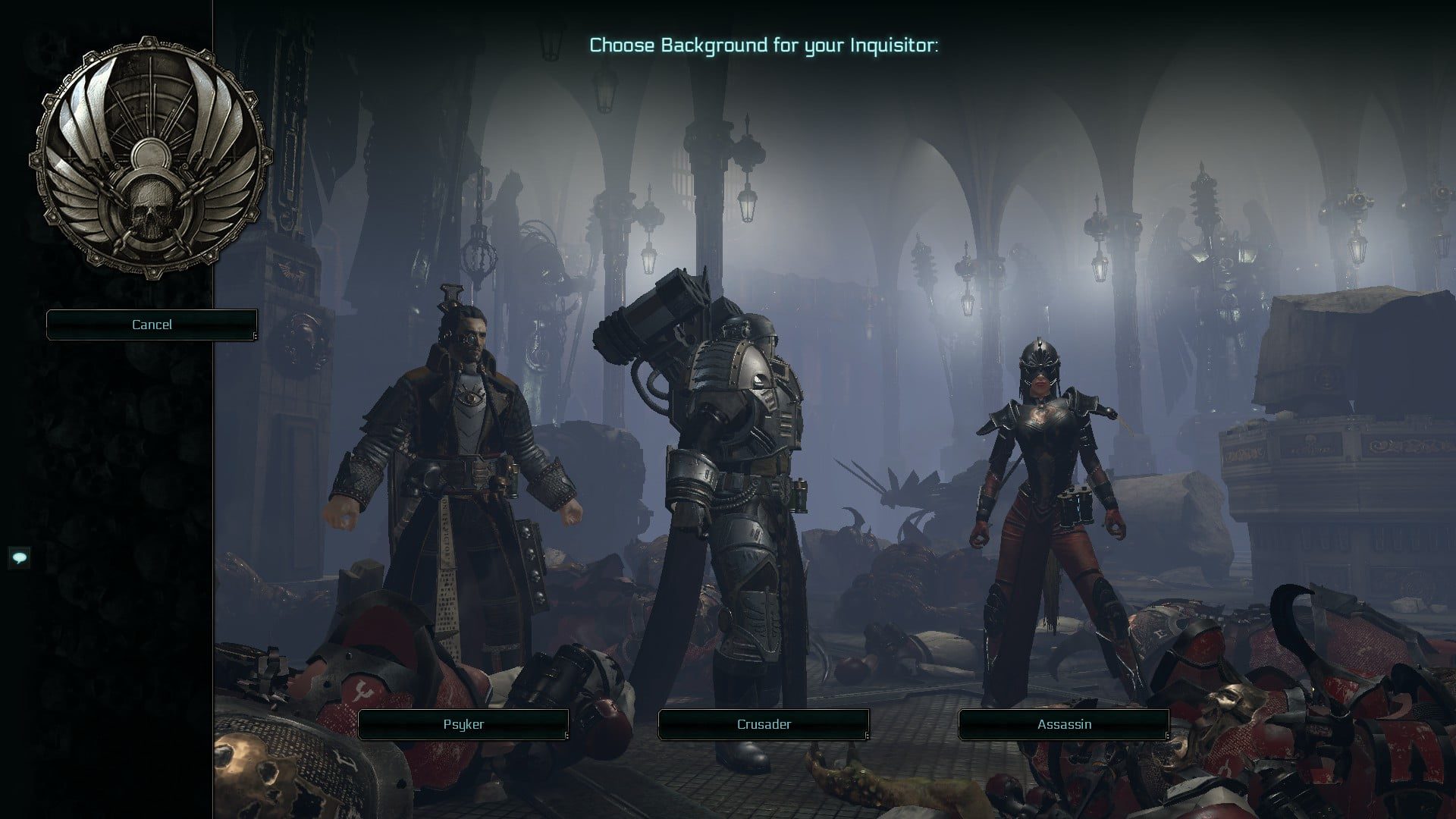This screenshot has width=1456, height=819.
Task: Select the Crusader background
Action: (x=764, y=724)
